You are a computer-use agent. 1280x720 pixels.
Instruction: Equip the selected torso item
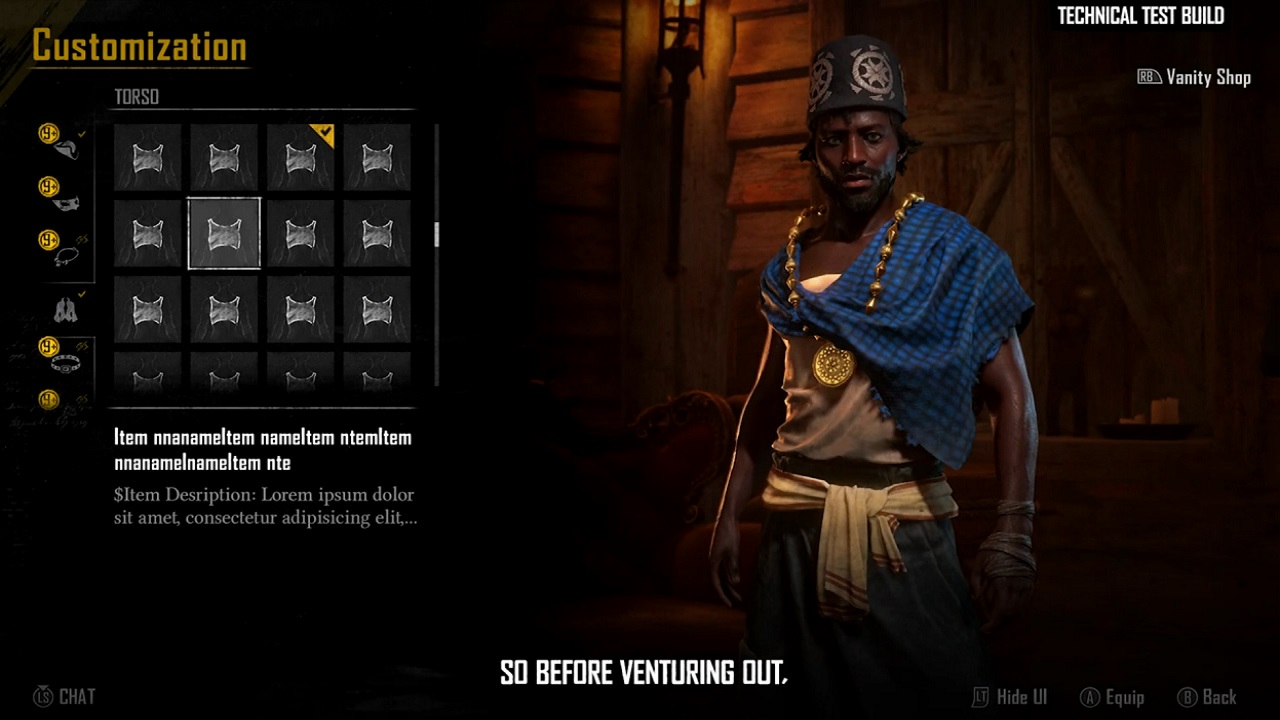[1112, 697]
